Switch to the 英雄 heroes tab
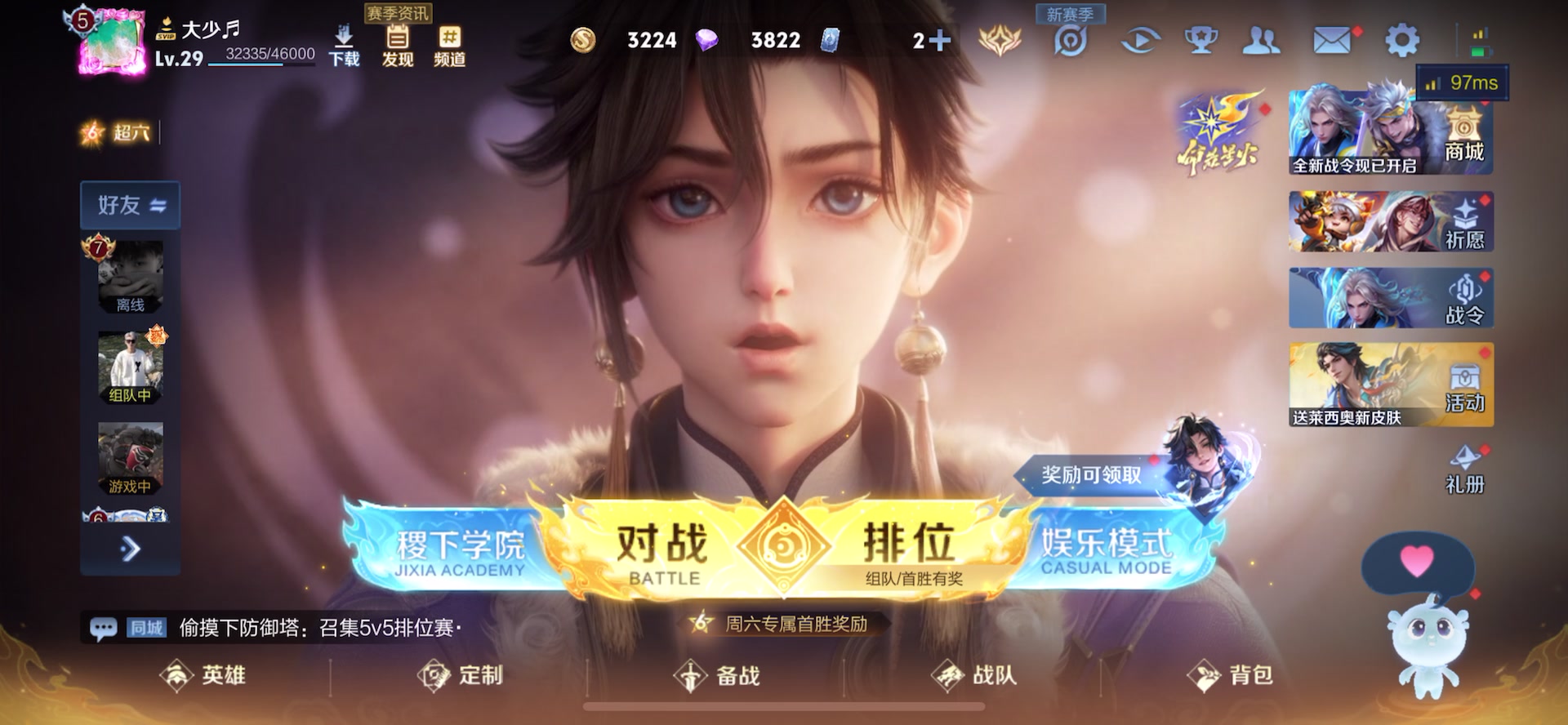 [207, 676]
